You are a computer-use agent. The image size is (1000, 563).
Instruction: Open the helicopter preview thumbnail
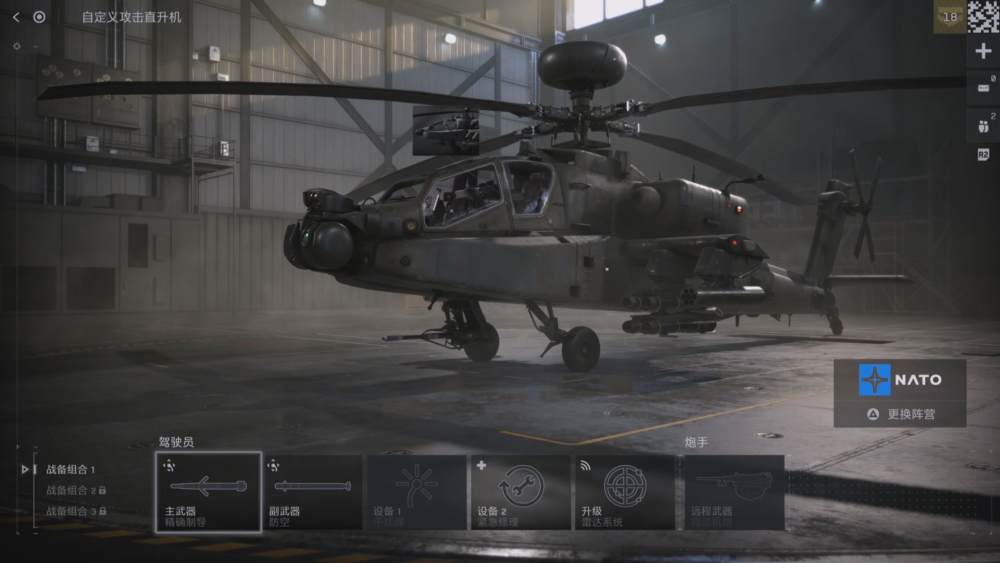pyautogui.click(x=446, y=130)
